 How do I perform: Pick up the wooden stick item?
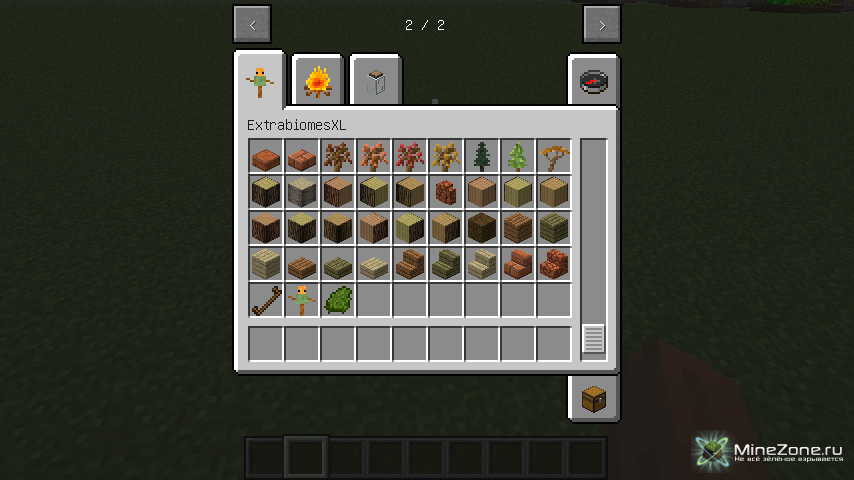pos(266,300)
